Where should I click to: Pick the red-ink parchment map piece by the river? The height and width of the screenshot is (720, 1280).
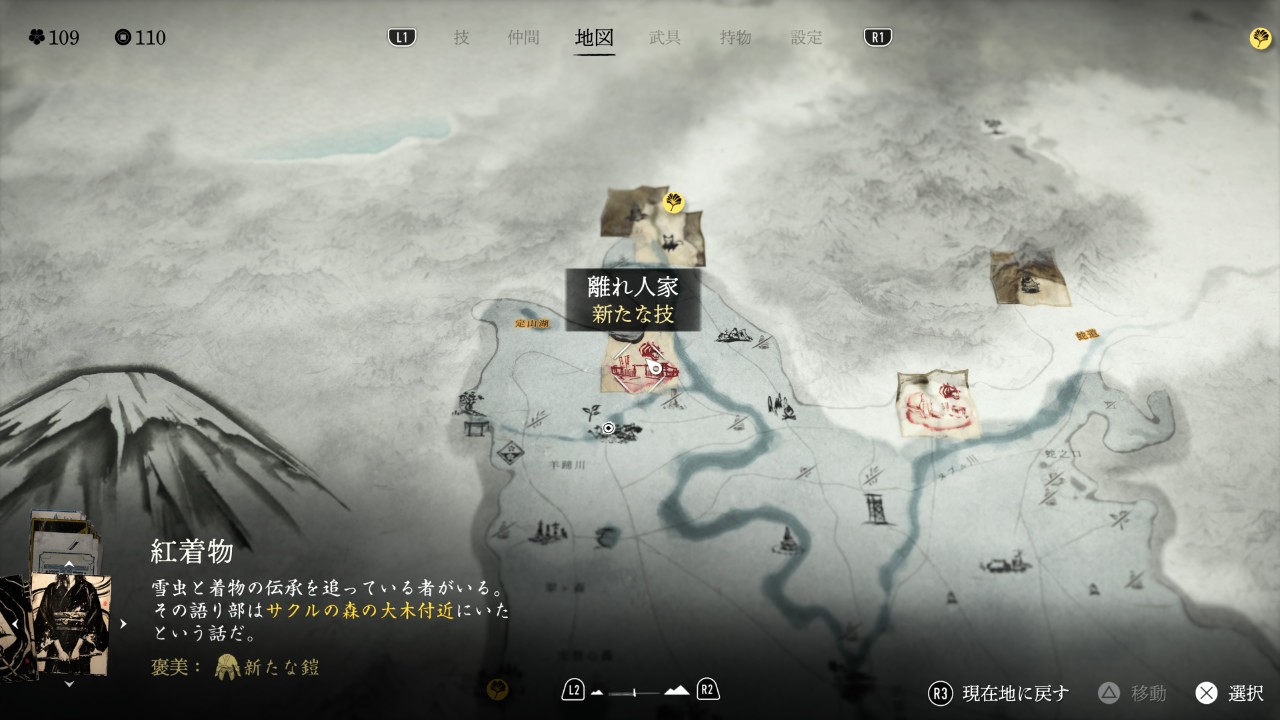point(937,403)
